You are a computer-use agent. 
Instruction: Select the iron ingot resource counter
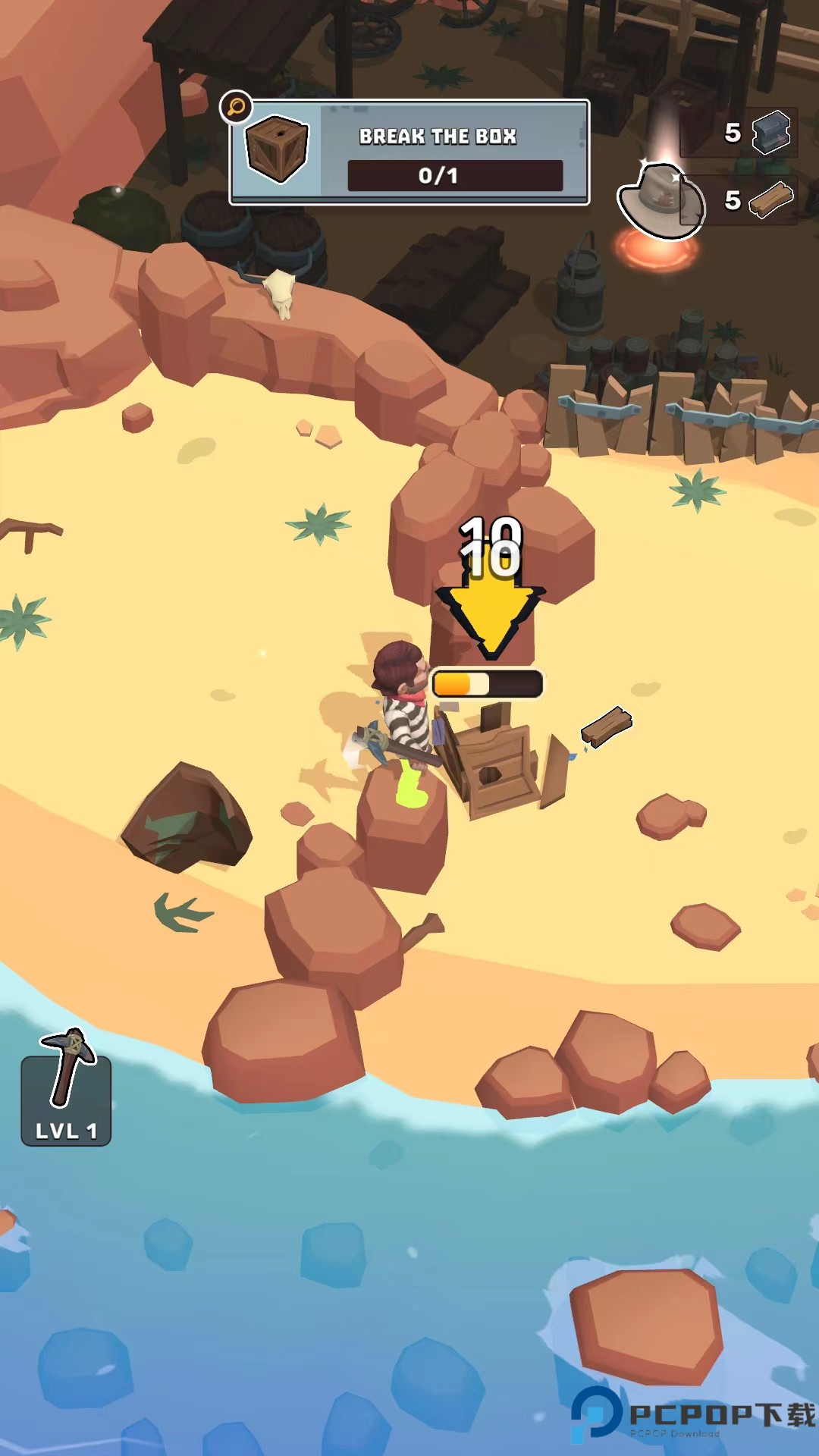[x=757, y=133]
